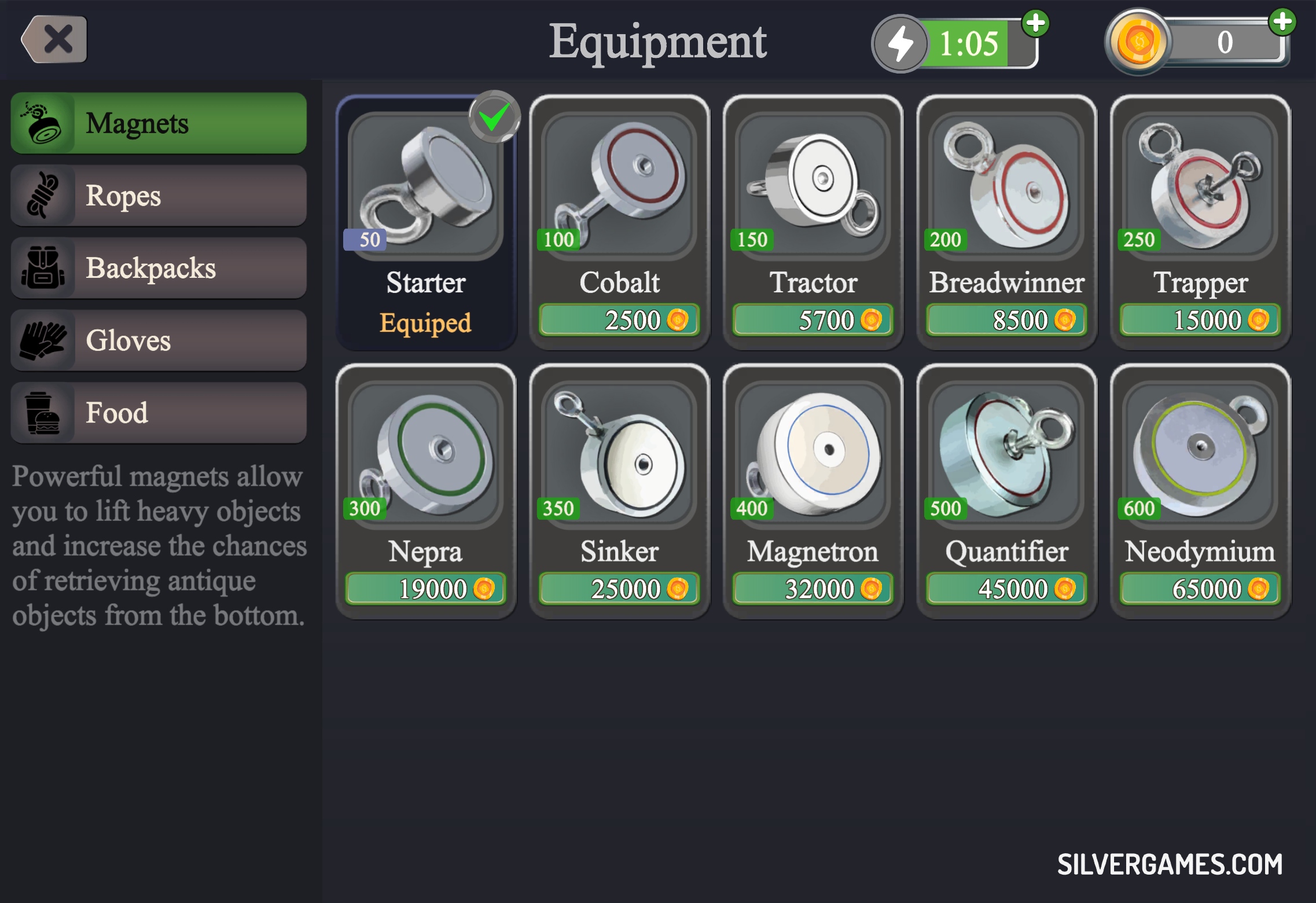
Task: Add coins using the plus button
Action: (1282, 23)
